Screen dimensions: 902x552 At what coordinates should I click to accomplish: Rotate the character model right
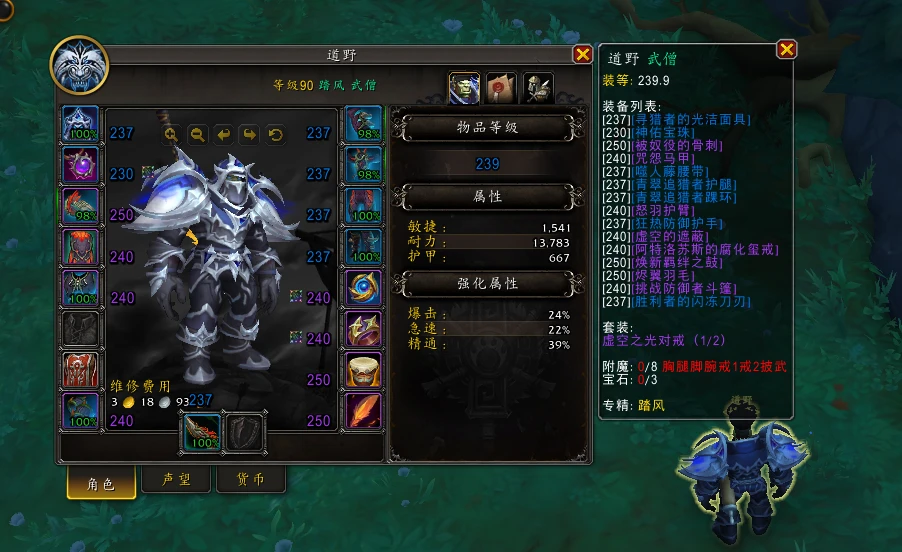(249, 134)
